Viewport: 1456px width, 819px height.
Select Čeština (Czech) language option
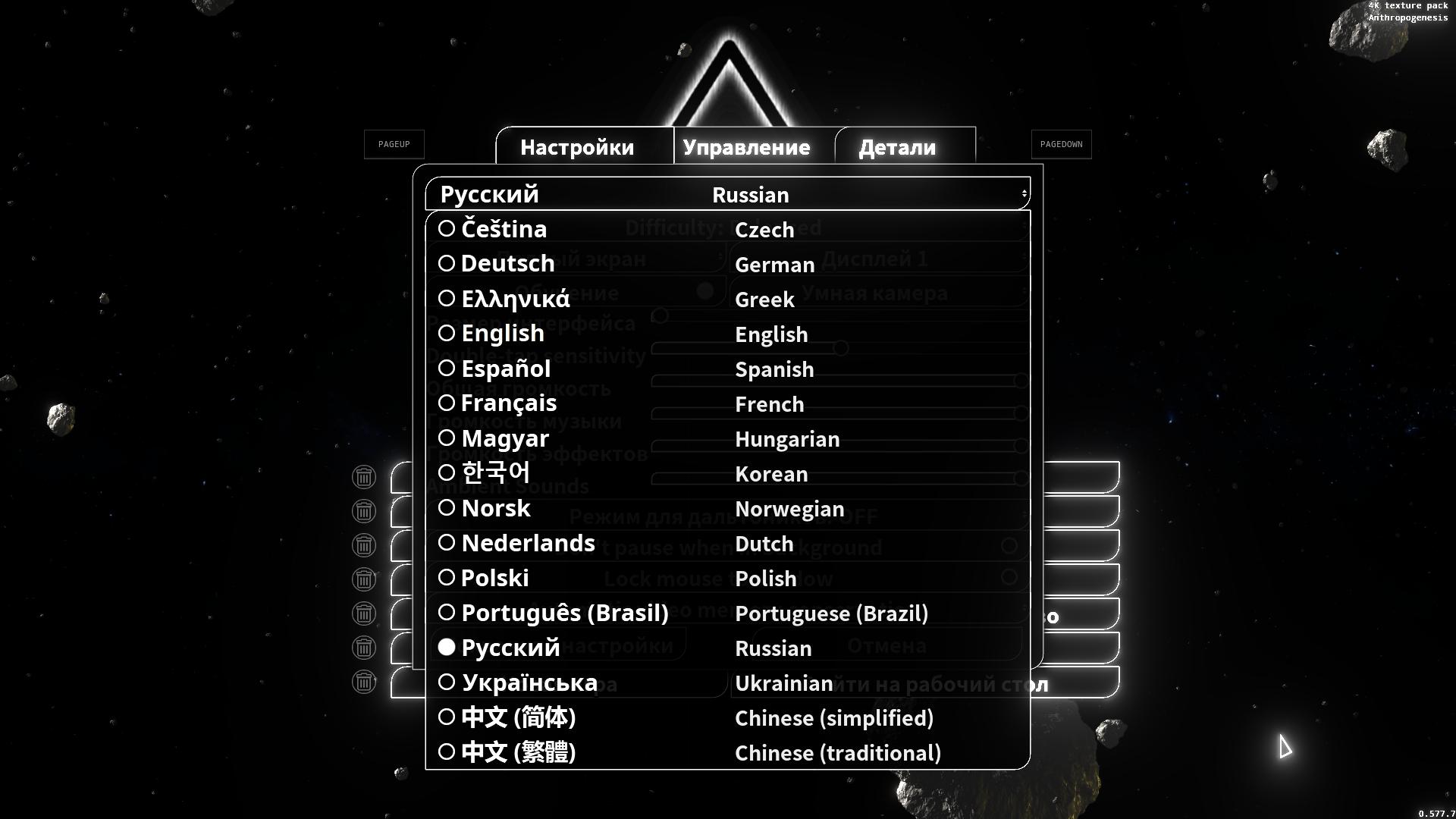click(504, 229)
